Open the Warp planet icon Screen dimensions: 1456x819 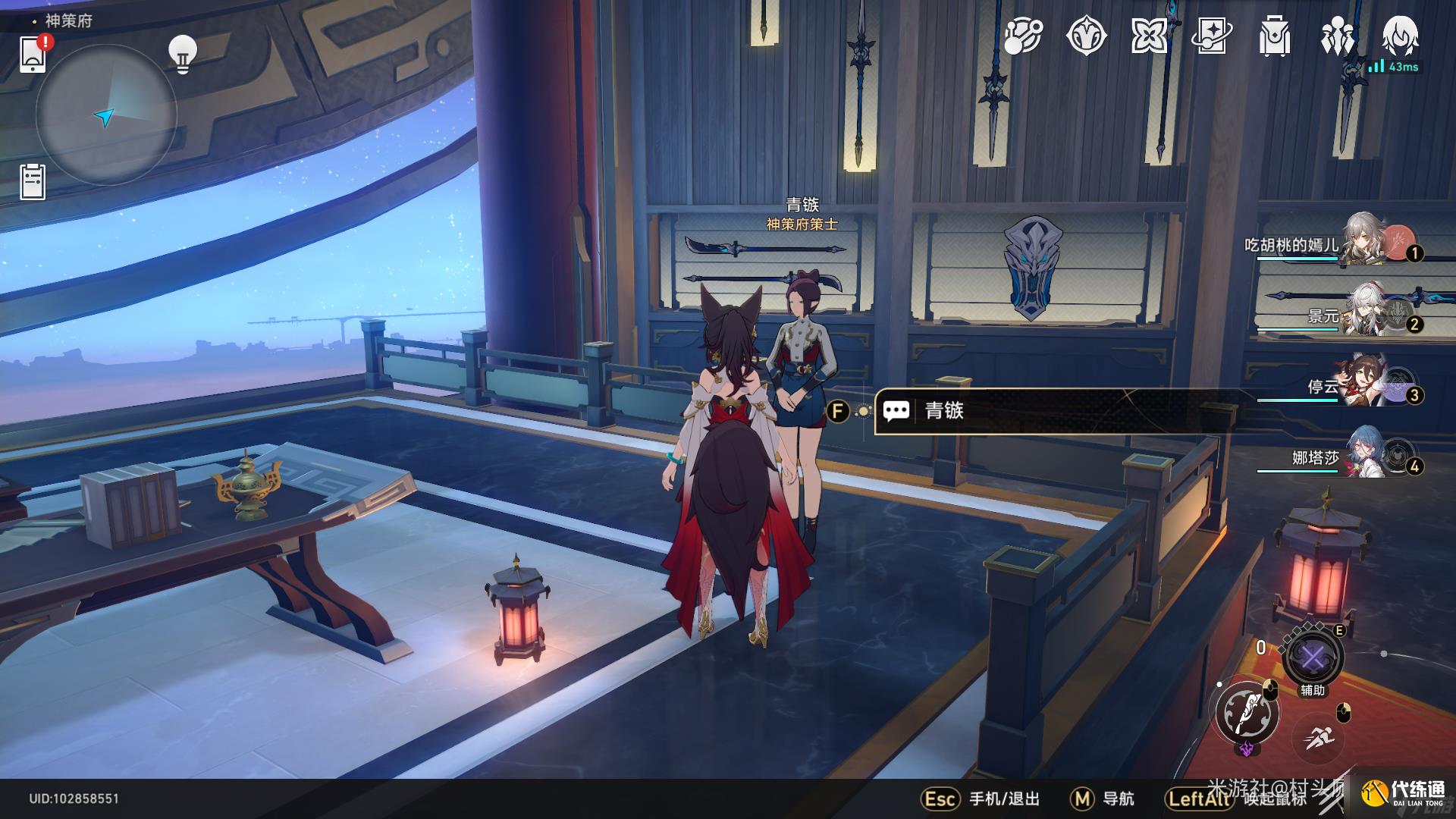(1023, 36)
